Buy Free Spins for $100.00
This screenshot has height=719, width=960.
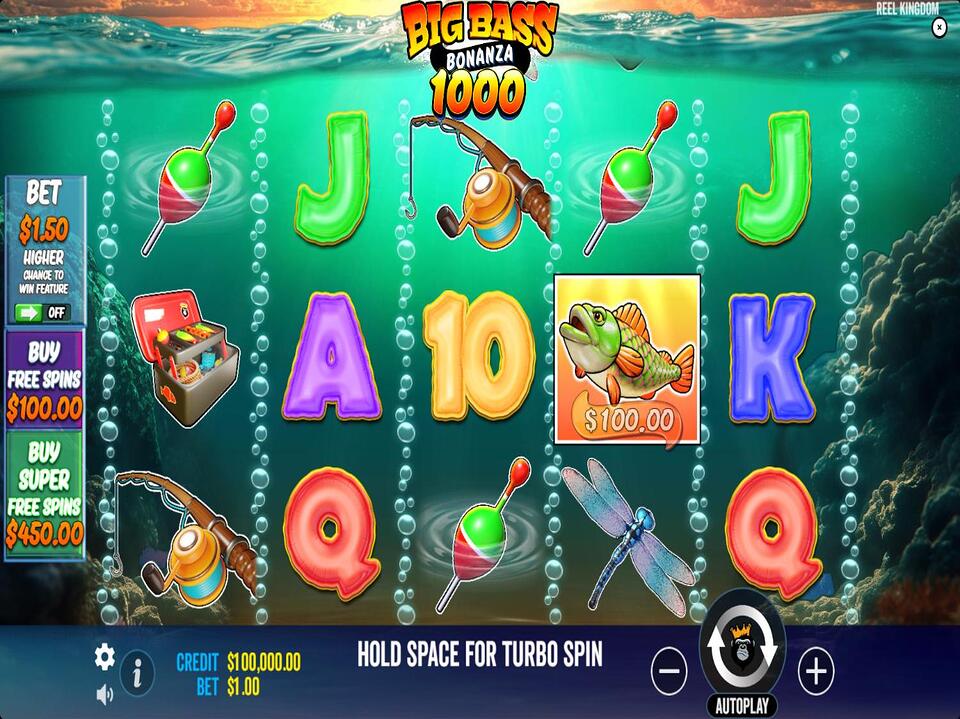click(x=45, y=380)
